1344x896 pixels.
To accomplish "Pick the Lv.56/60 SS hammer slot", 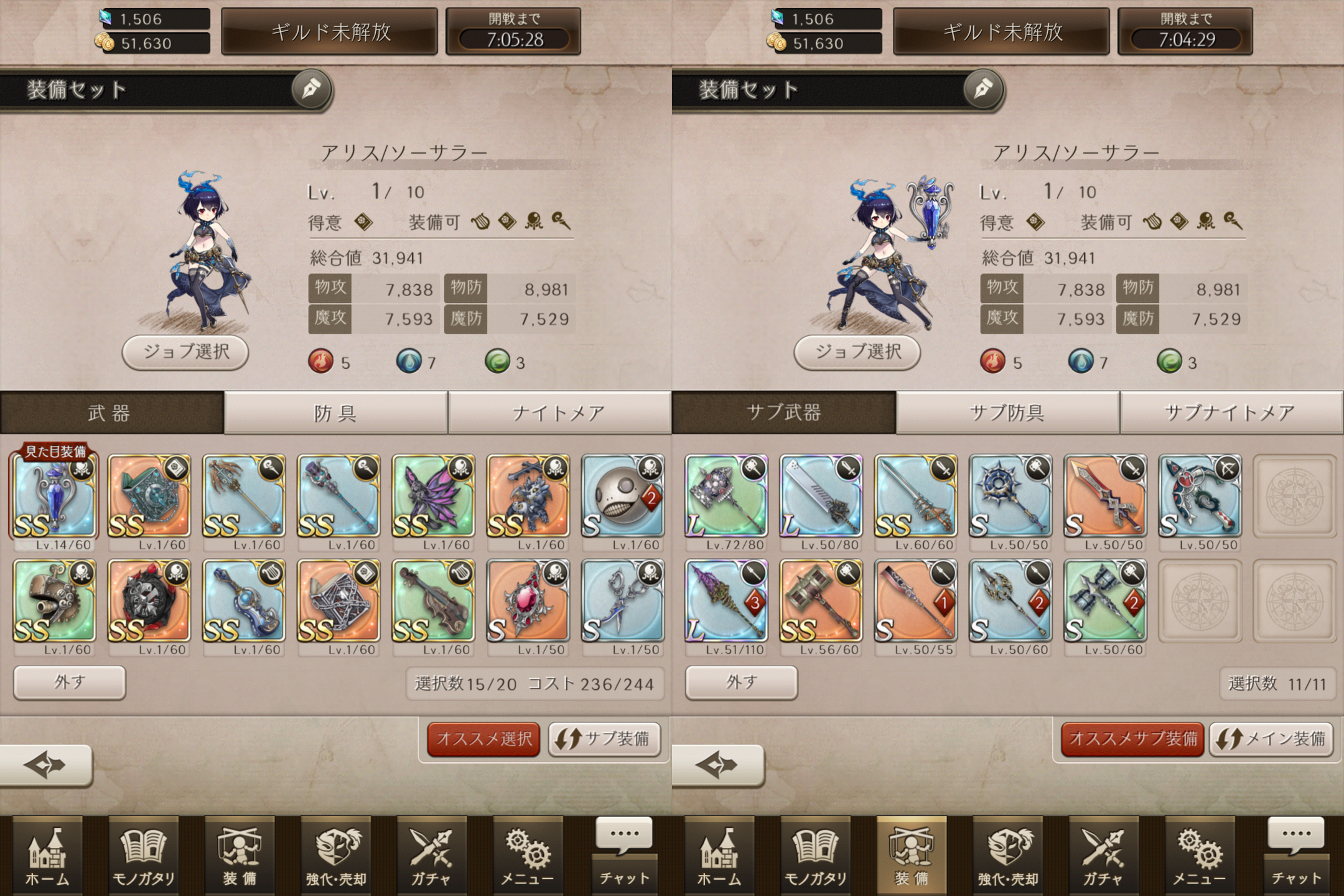I will click(x=821, y=601).
